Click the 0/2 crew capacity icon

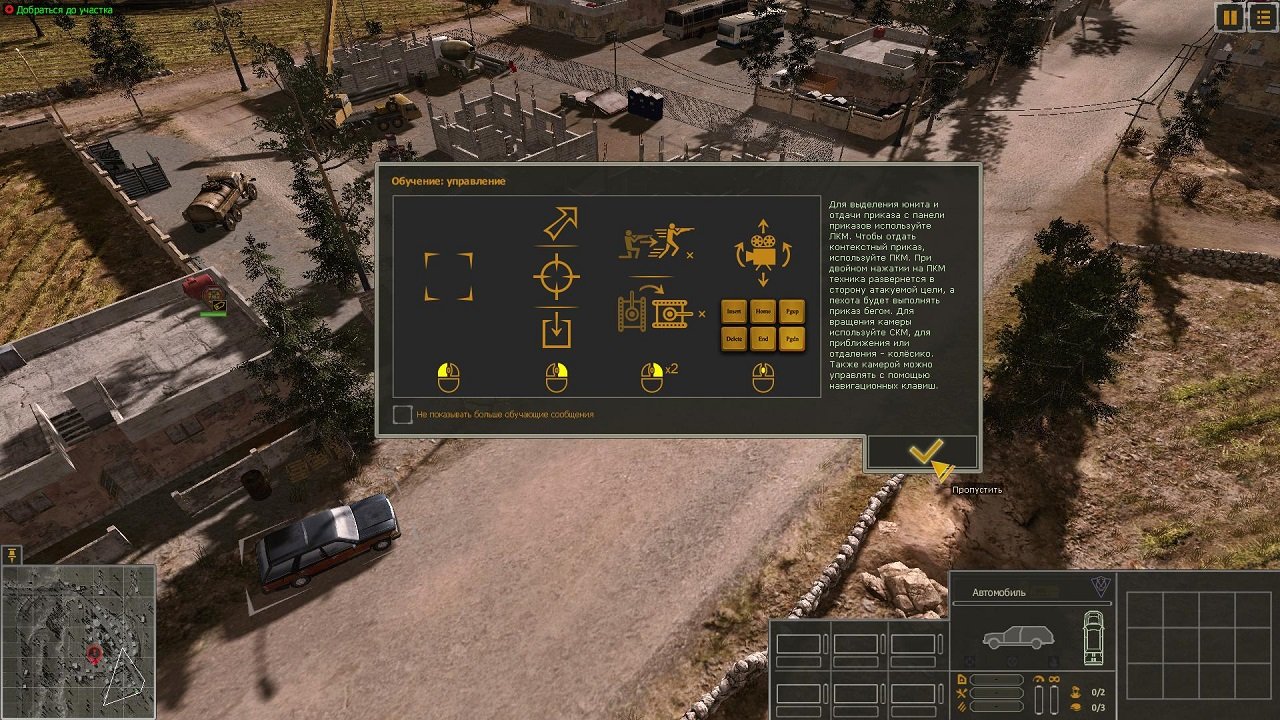[1076, 692]
